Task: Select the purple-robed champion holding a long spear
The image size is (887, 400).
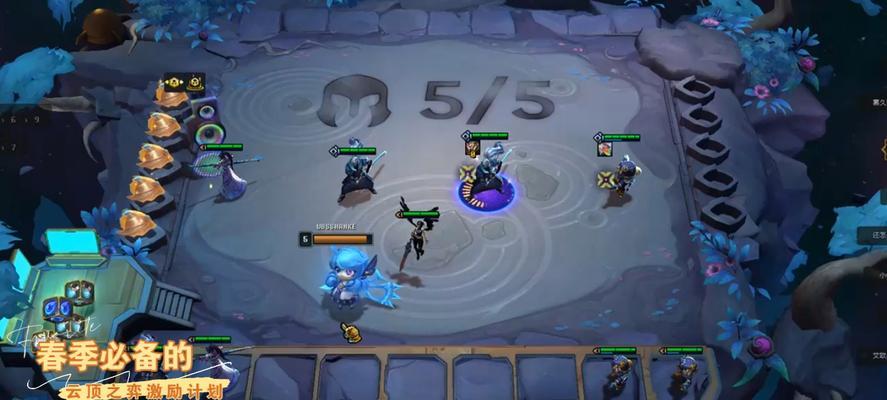Action: [x=229, y=174]
